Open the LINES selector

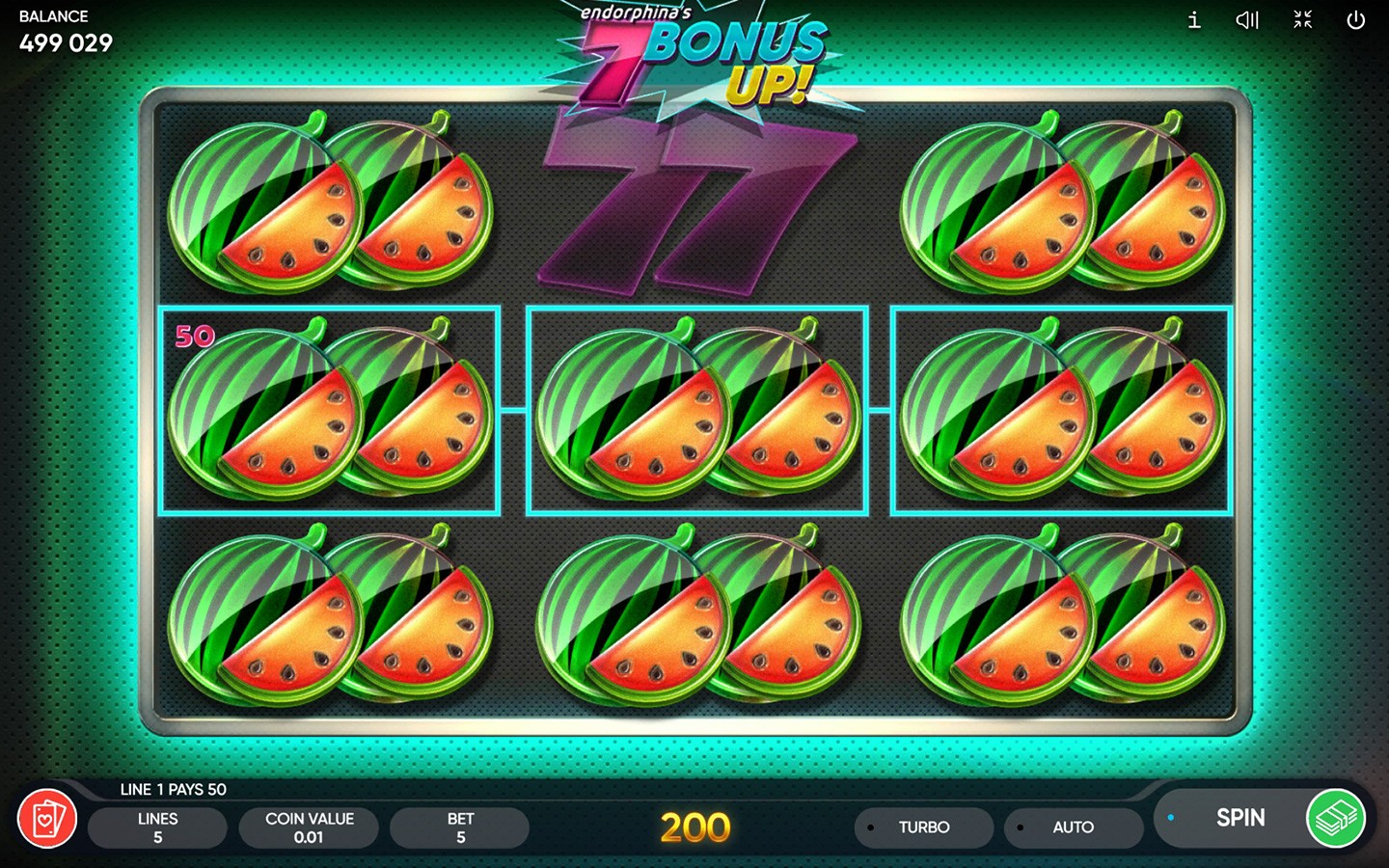(157, 827)
